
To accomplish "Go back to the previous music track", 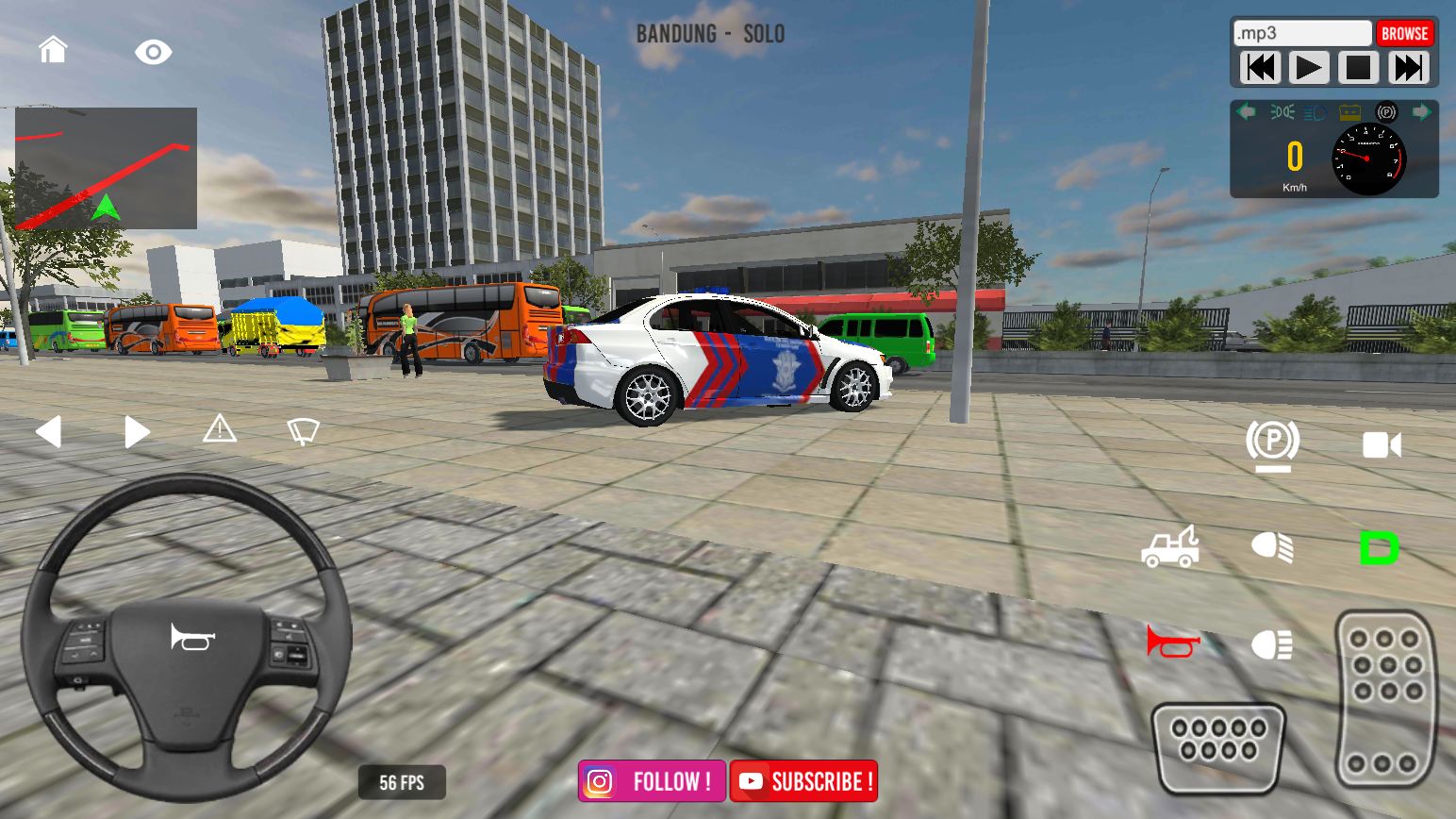I will click(1260, 68).
